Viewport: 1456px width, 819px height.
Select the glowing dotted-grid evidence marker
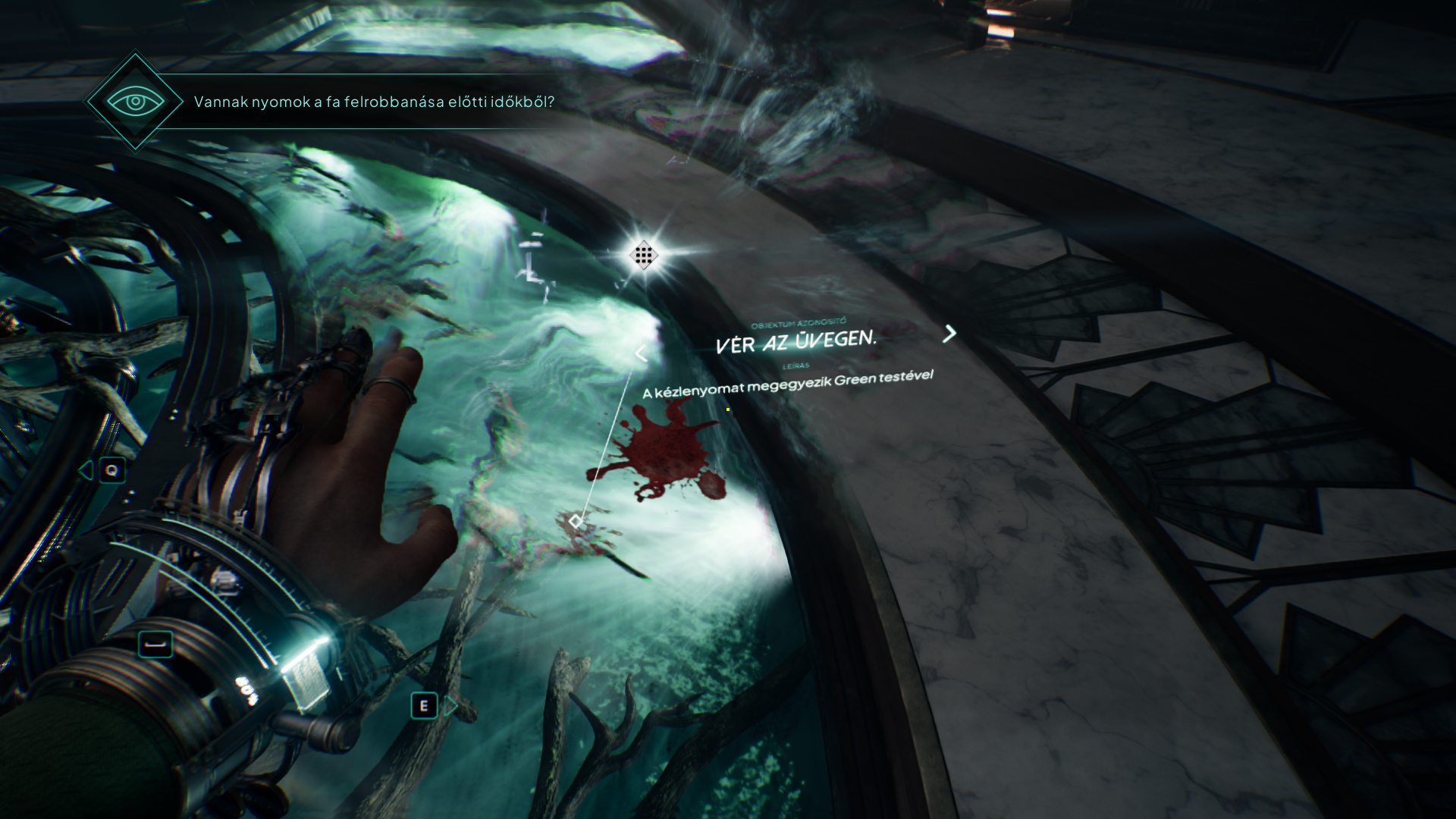coord(643,256)
